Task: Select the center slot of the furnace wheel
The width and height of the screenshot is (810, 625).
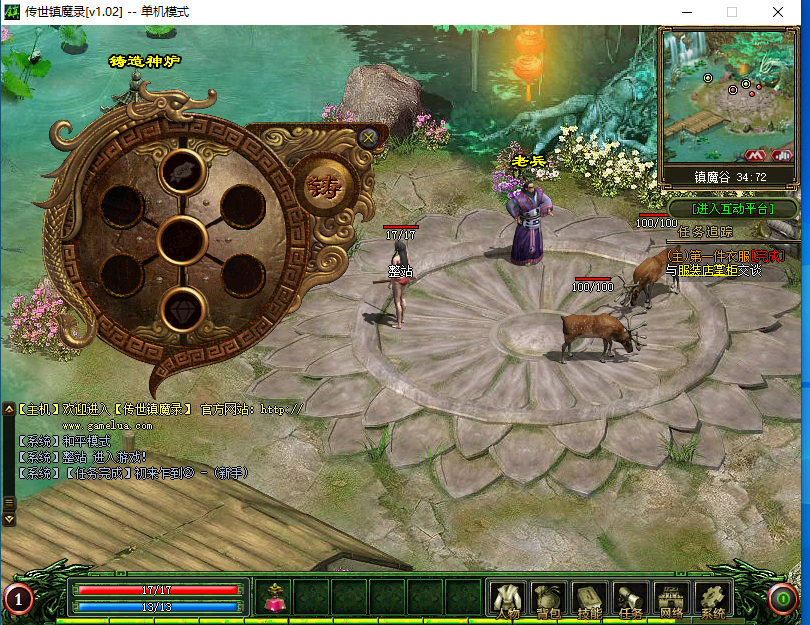Action: 182,240
